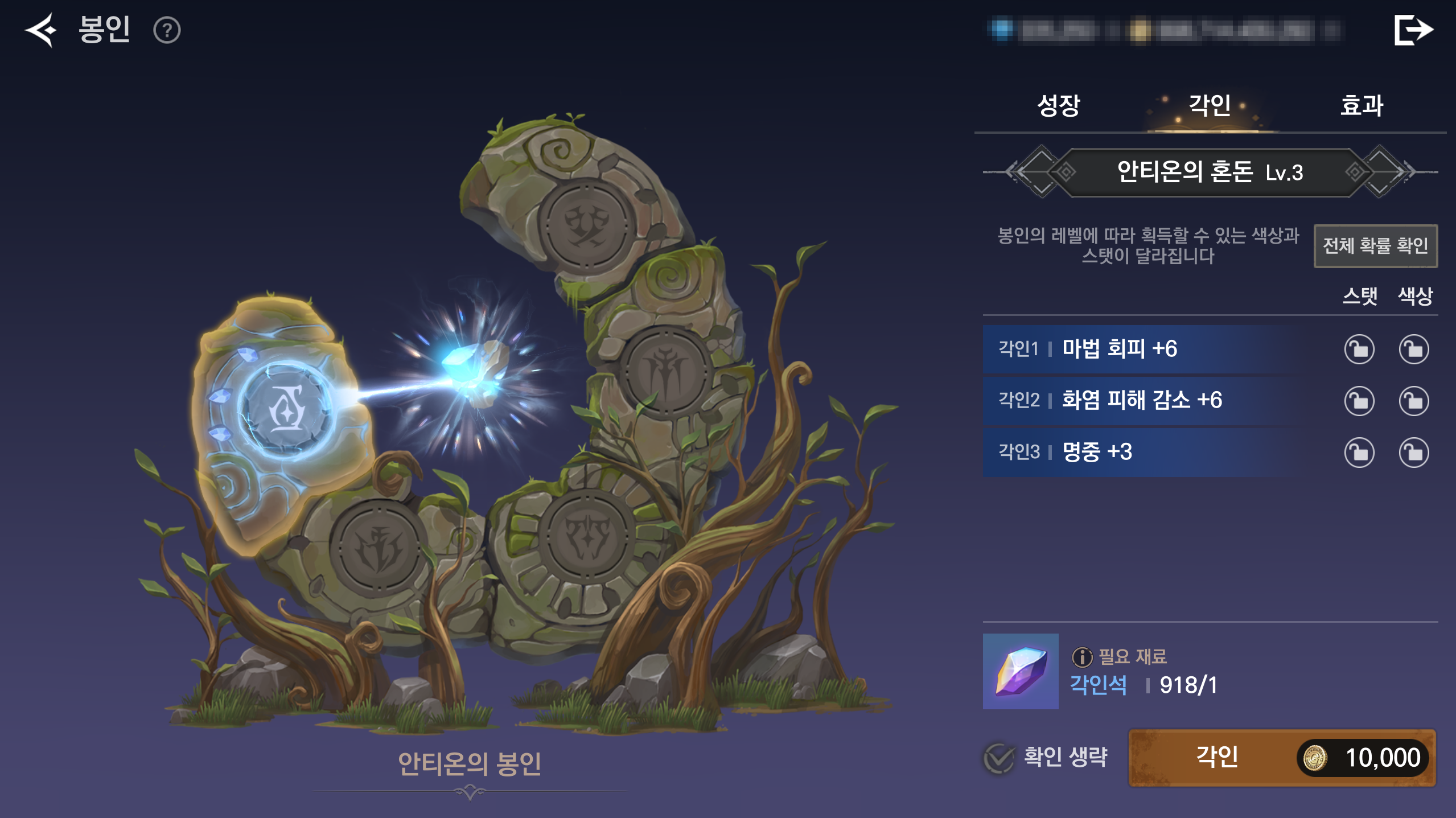The image size is (1456, 818).
Task: Toggle color lock for 각인1 마법 회피
Action: (1414, 350)
